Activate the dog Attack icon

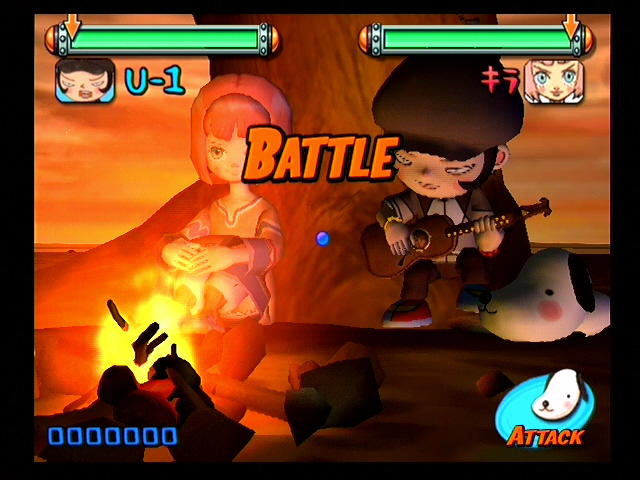pyautogui.click(x=544, y=407)
